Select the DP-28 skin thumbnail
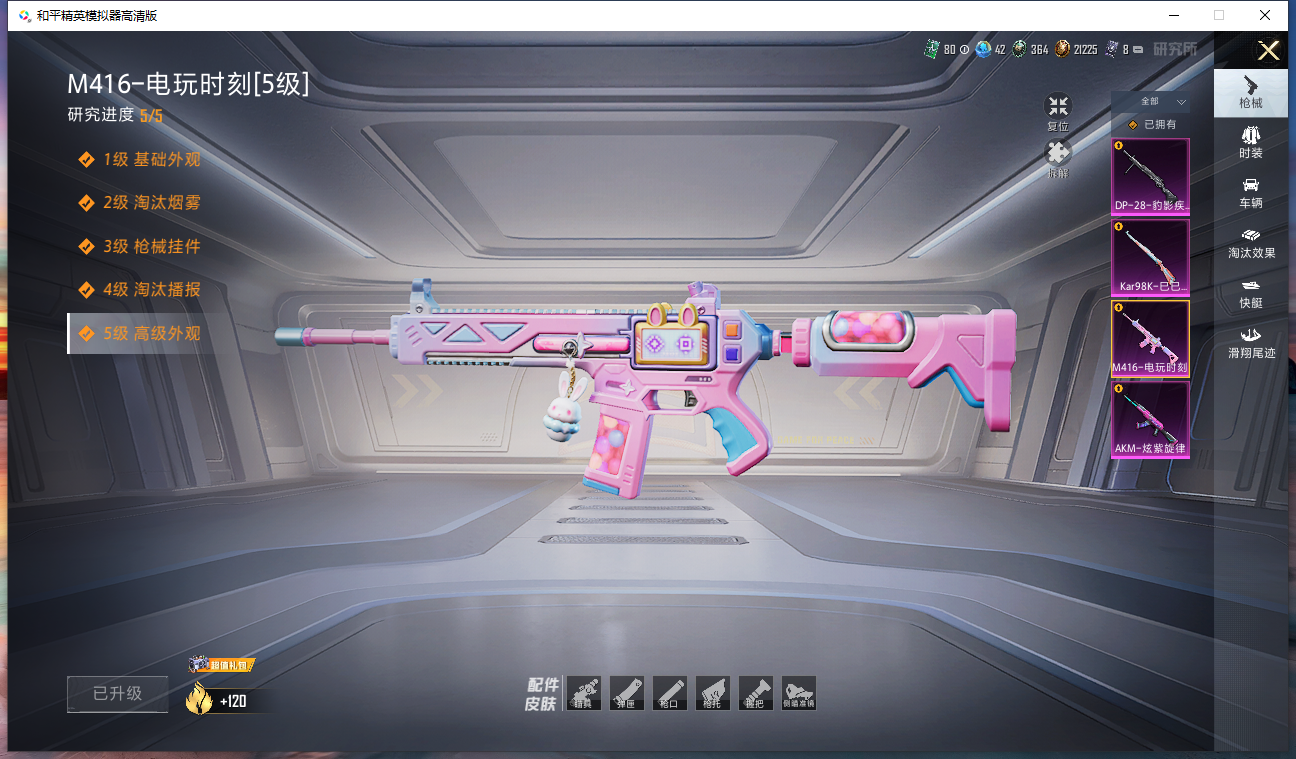 coord(1151,176)
